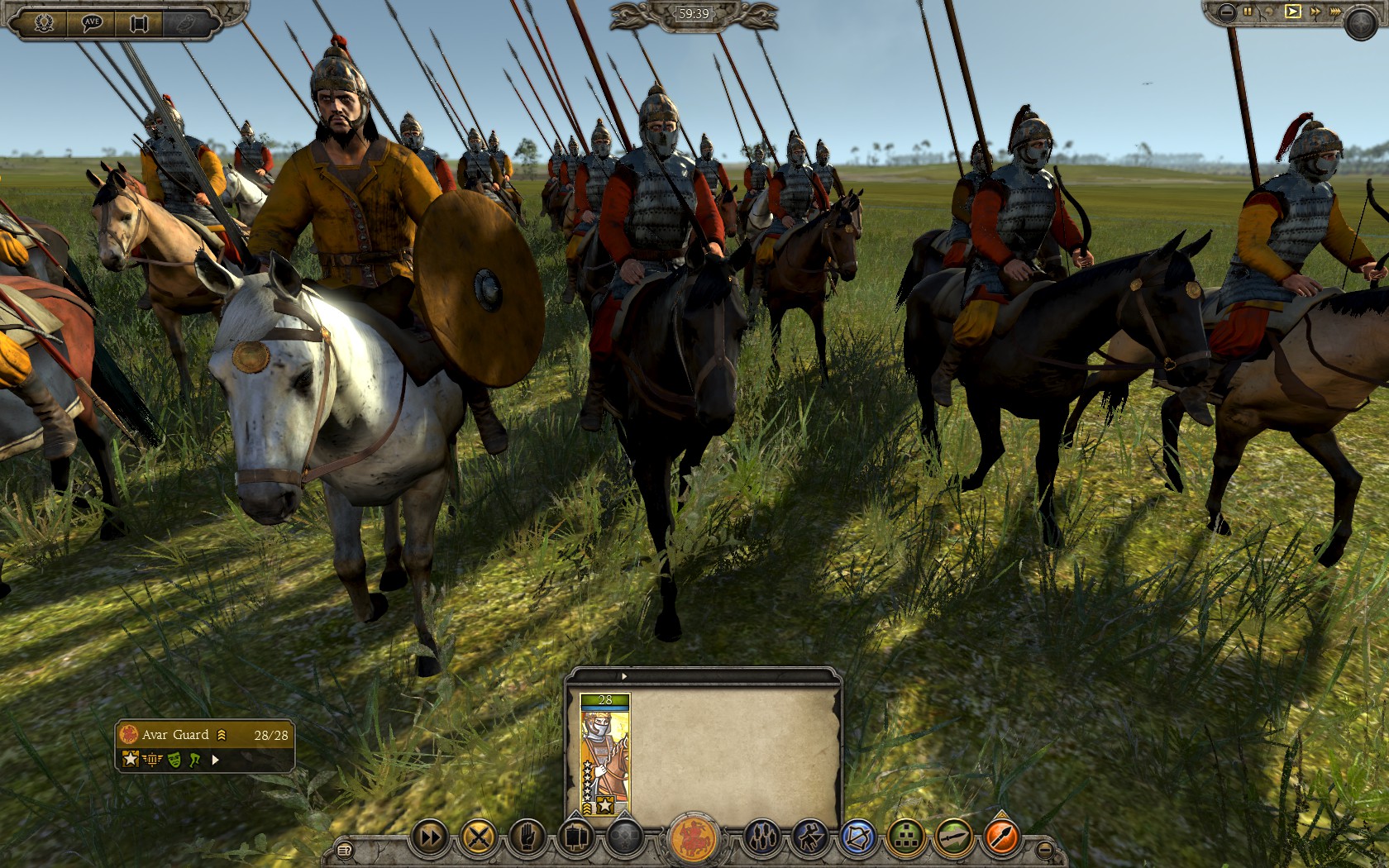
Task: Set battle speed to normal play
Action: pos(1292,12)
